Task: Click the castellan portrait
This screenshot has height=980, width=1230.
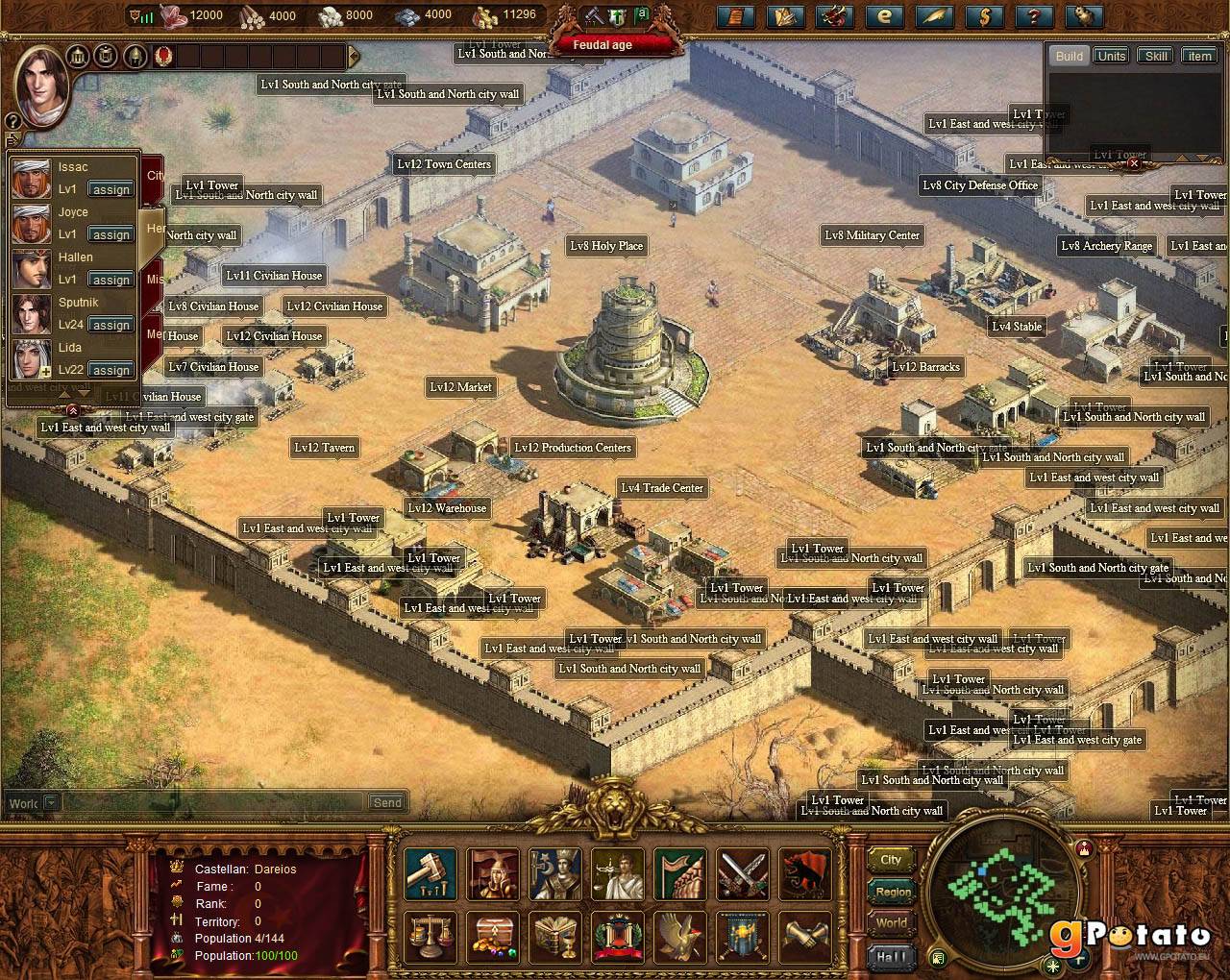Action: click(x=44, y=85)
